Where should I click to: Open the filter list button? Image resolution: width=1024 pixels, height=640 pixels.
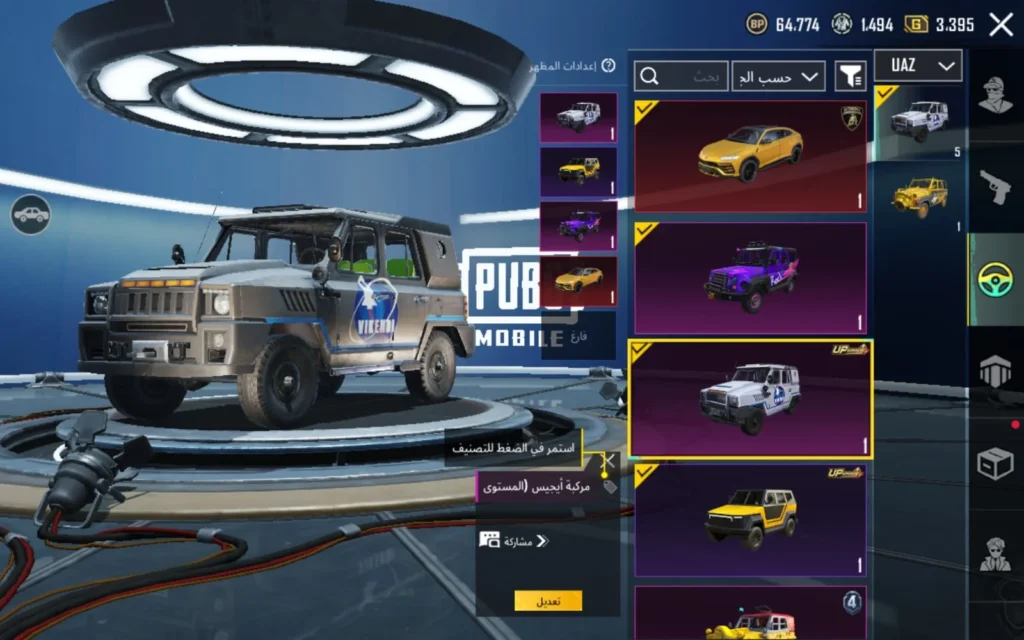850,76
